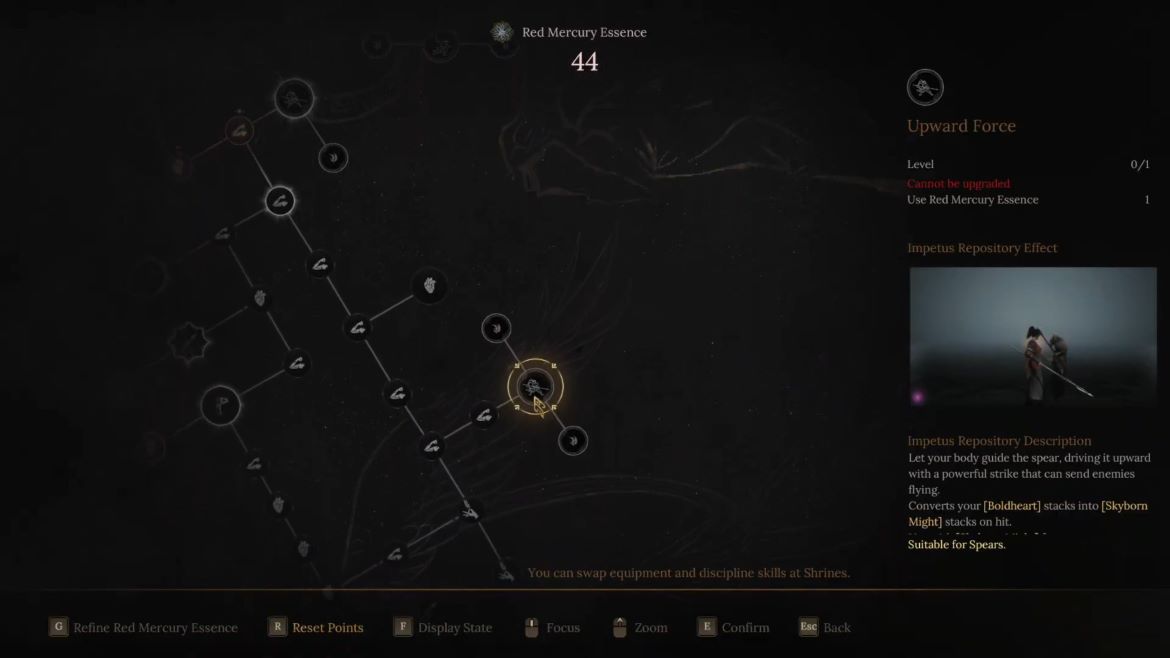1170x658 pixels.
Task: Choose Refine Red Mercury Essence option
Action: pos(155,628)
